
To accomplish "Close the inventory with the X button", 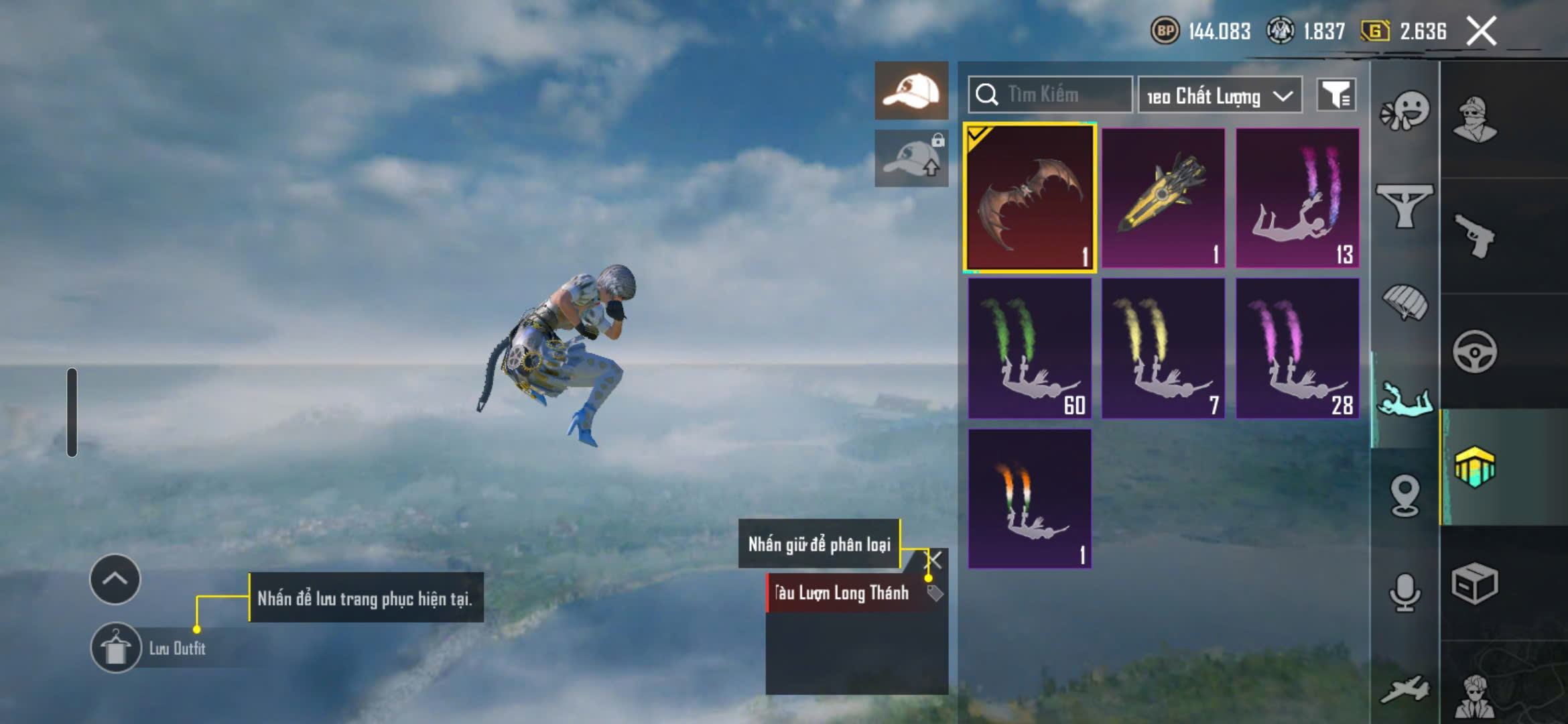I will (x=1481, y=32).
